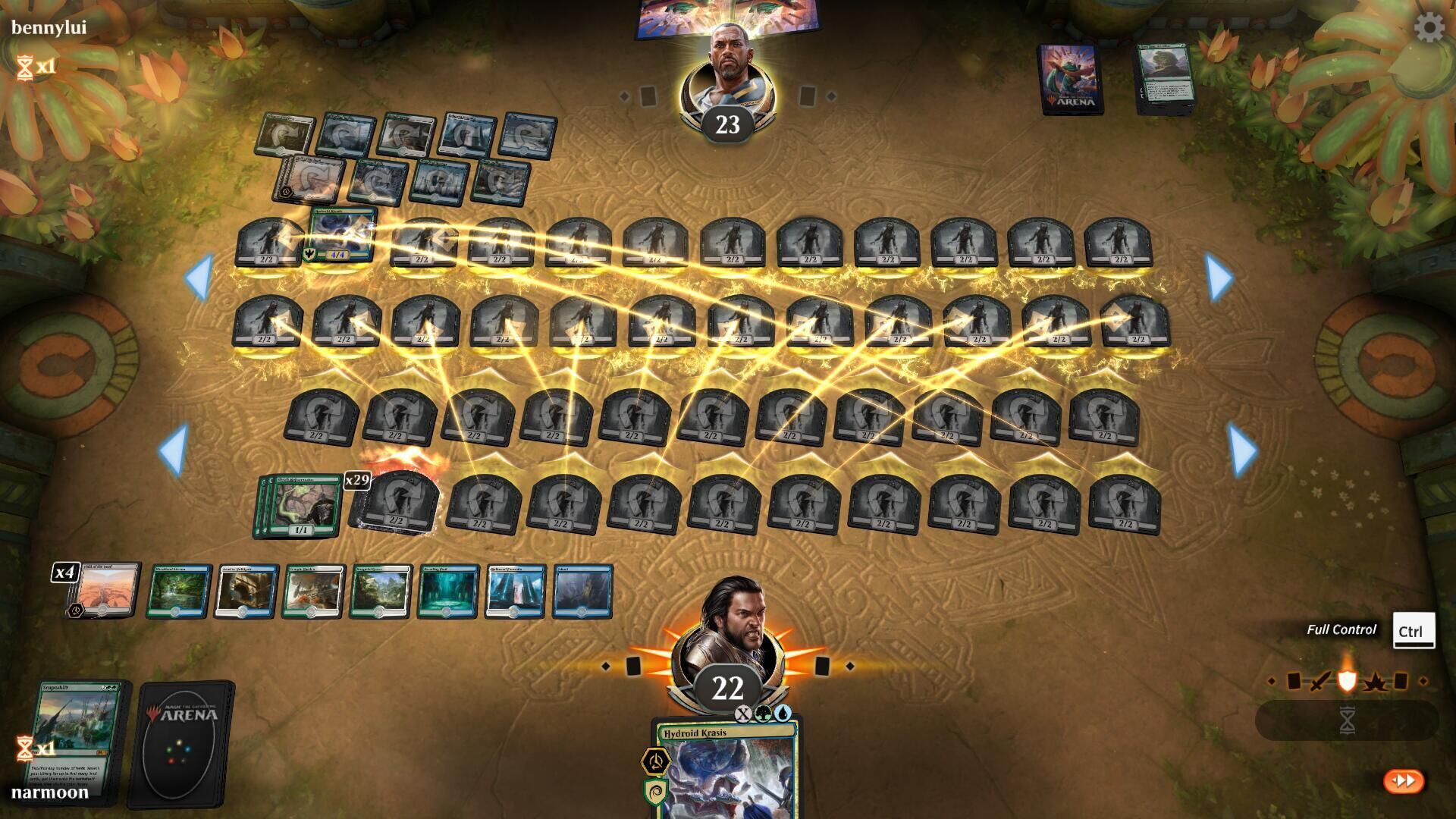Click the X mana symbol above Hydroid Krasis

(x=744, y=714)
